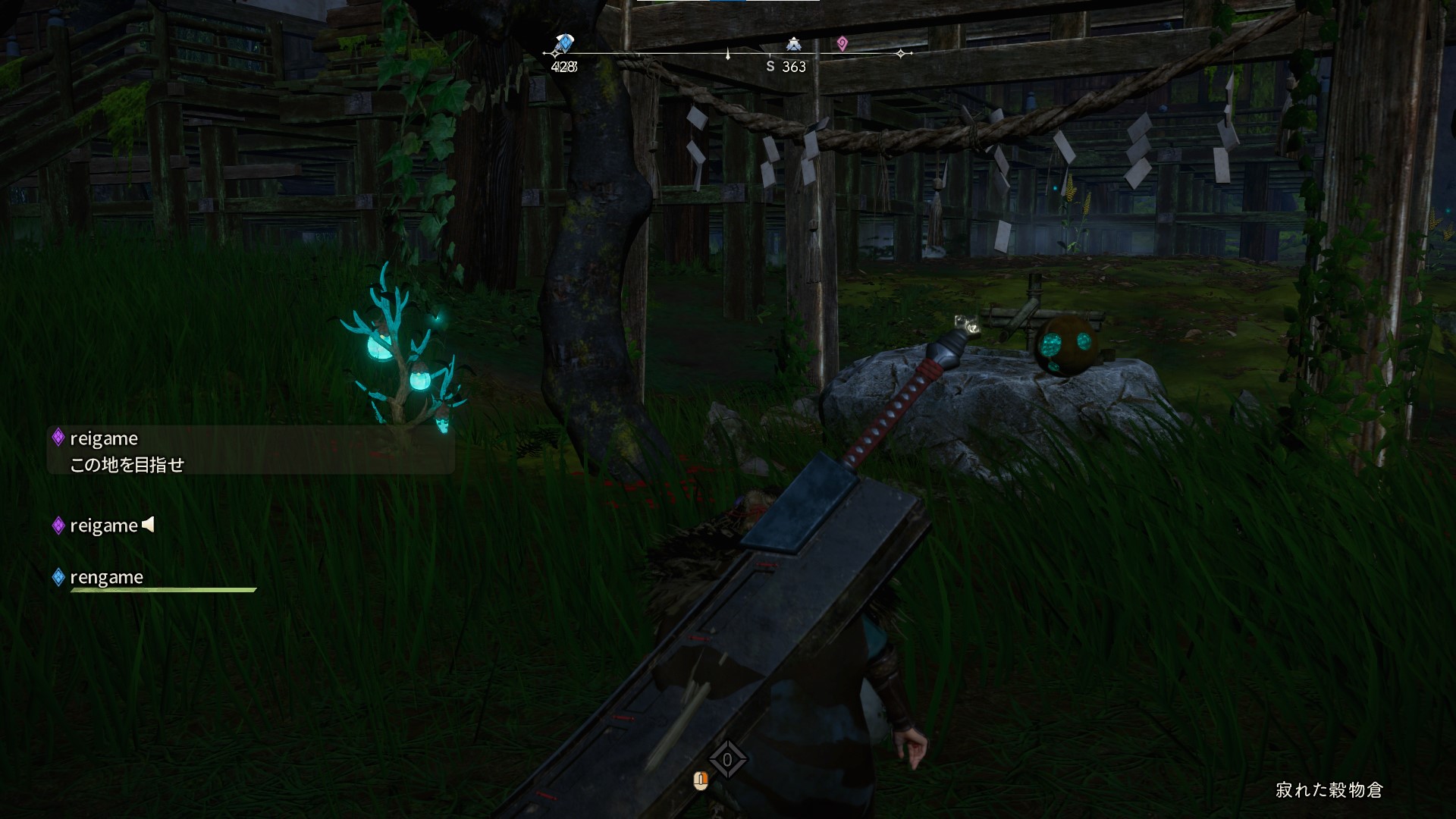Select the pink swirl marker on the compass

point(842,44)
